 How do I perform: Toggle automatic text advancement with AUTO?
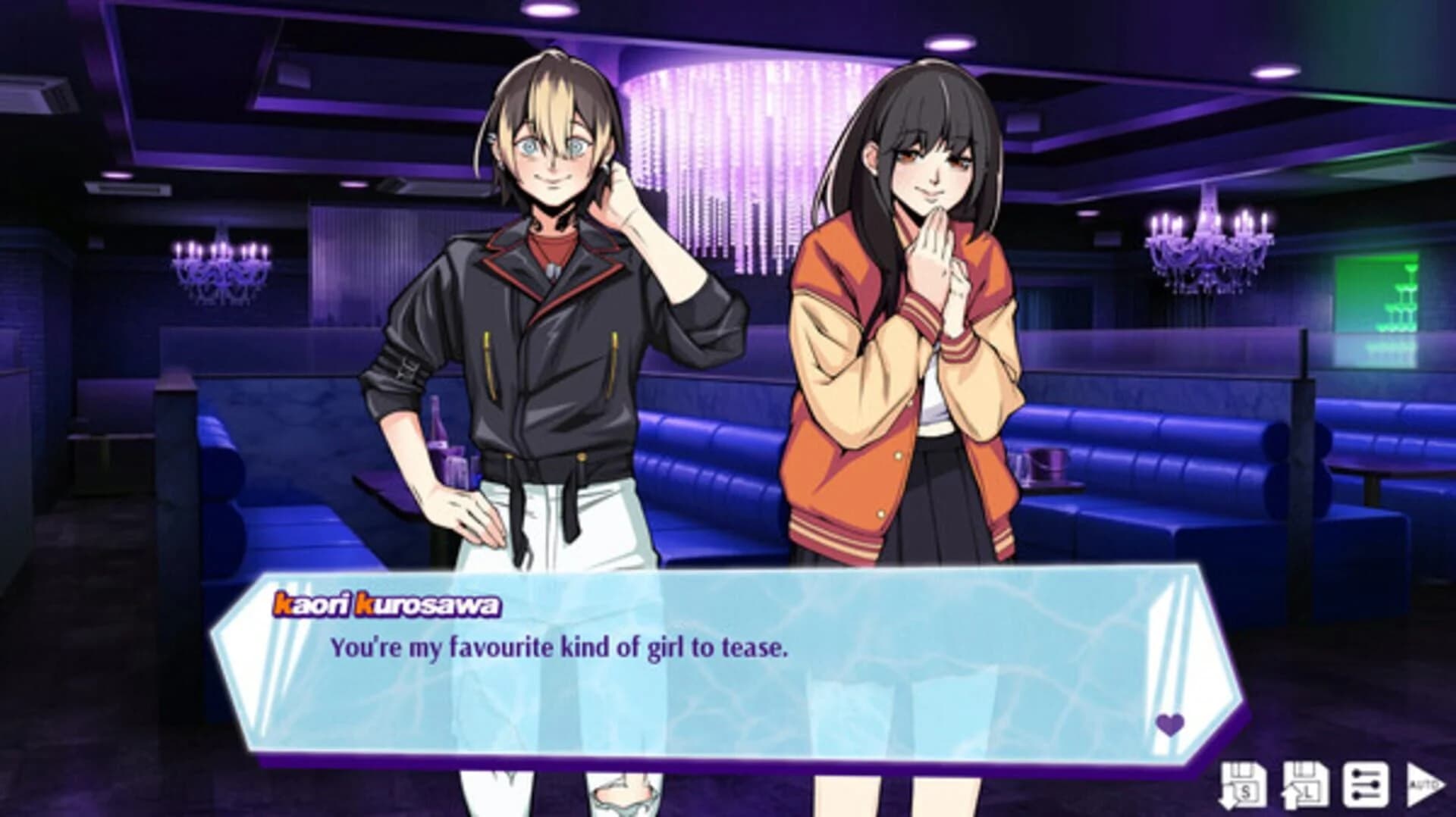pyautogui.click(x=1424, y=784)
